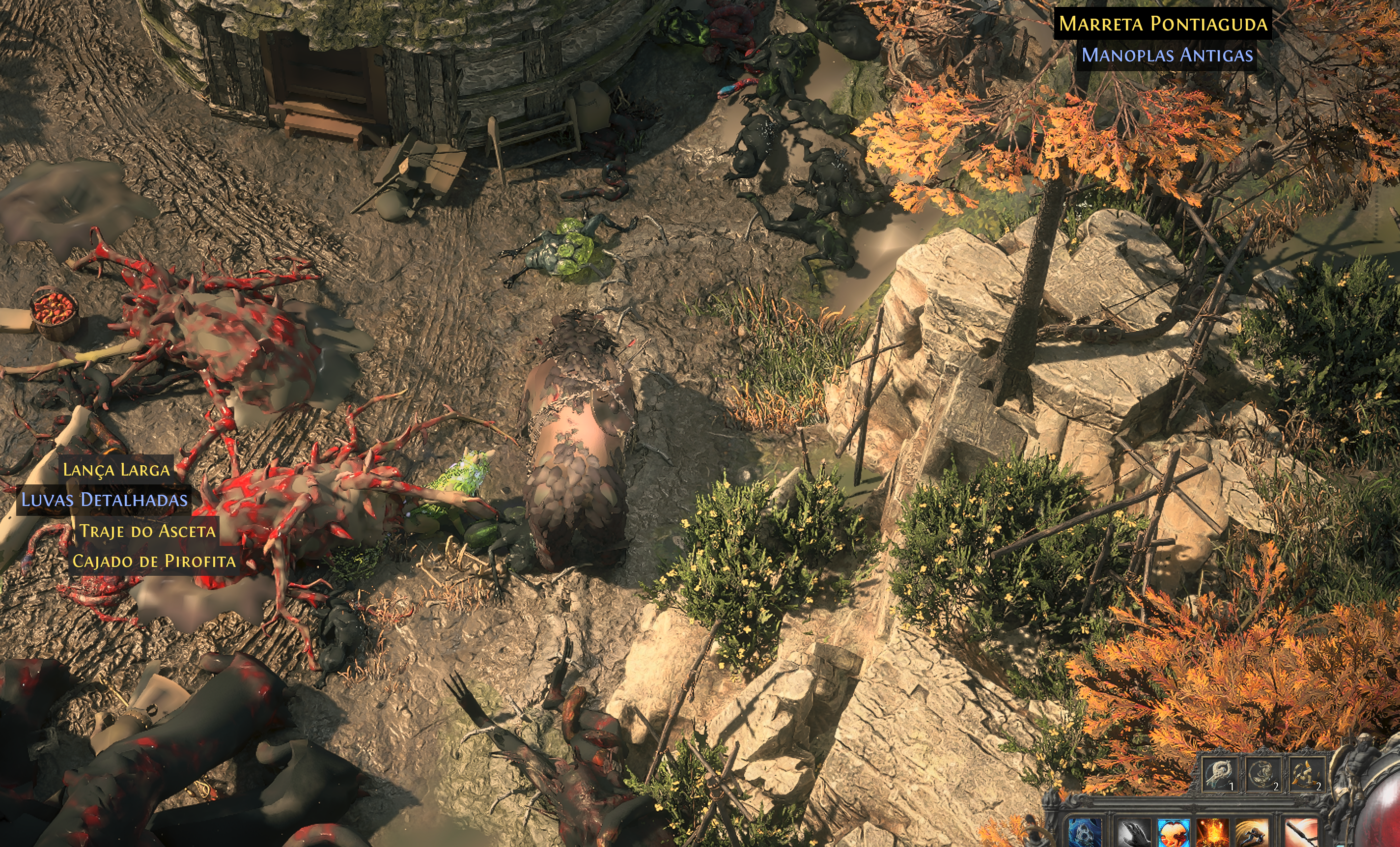This screenshot has height=847, width=1400.
Task: Pick up the Manoplas Antigas loot label
Action: pos(1167,55)
